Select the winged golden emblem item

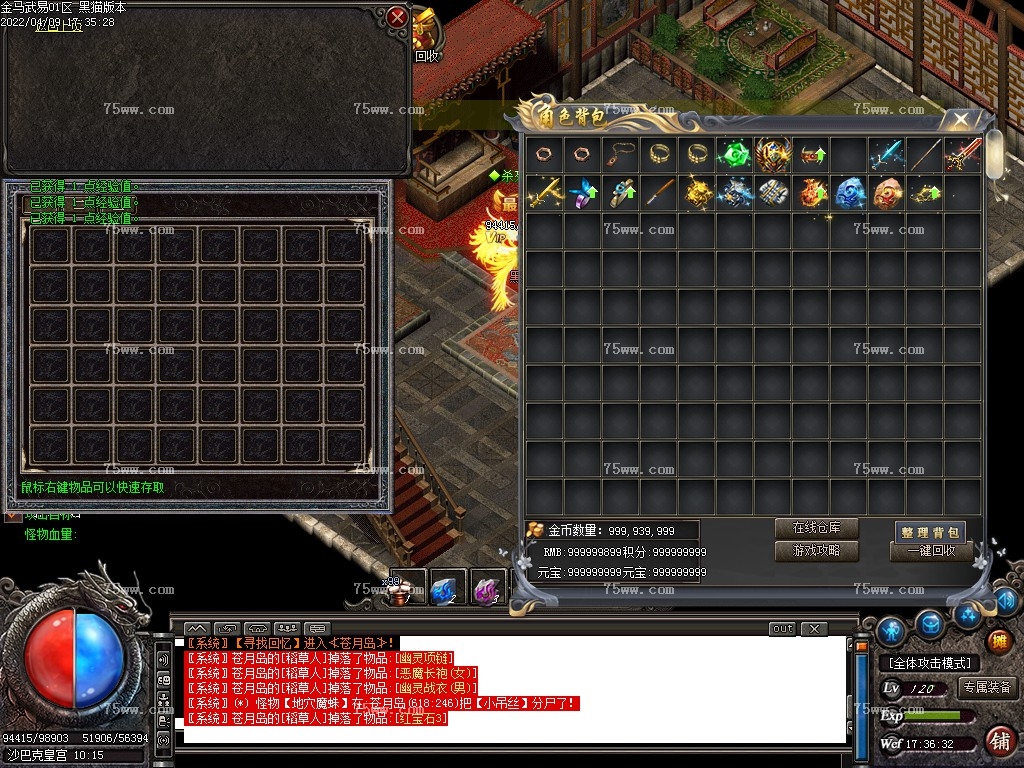click(x=772, y=155)
